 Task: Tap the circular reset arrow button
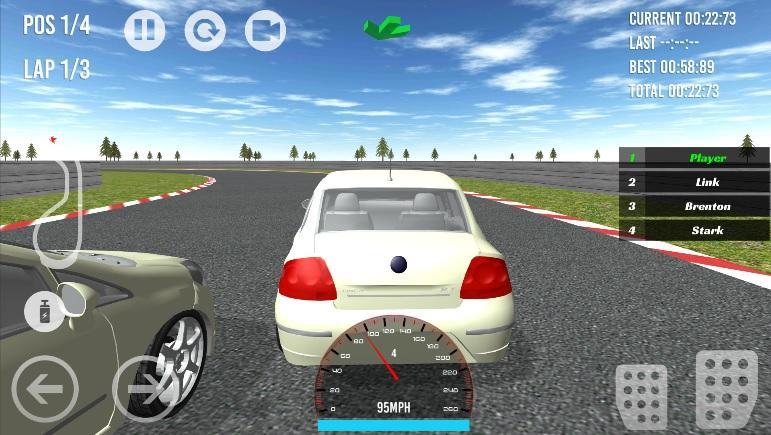click(205, 31)
